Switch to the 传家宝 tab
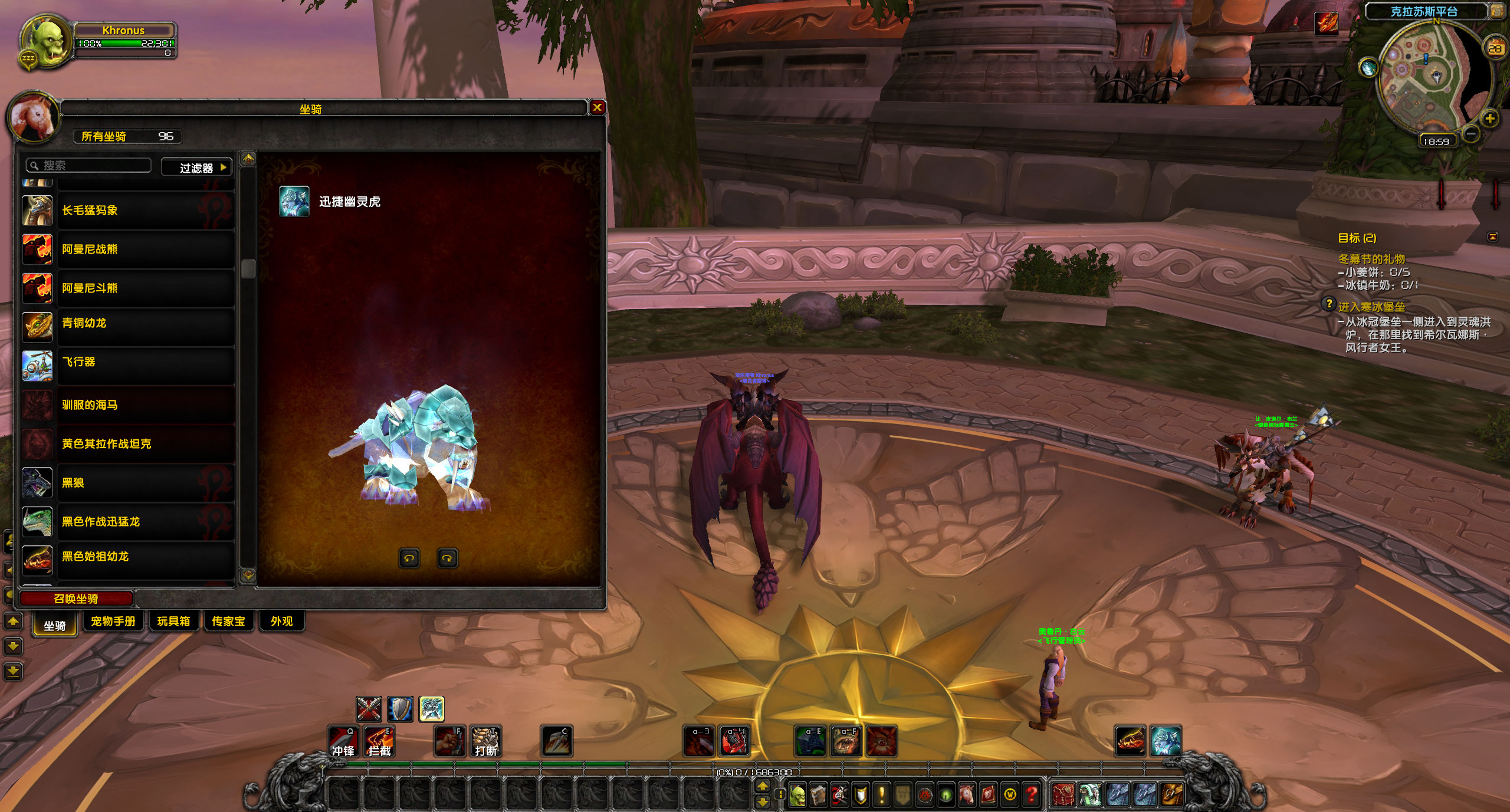This screenshot has width=1510, height=812. [228, 622]
